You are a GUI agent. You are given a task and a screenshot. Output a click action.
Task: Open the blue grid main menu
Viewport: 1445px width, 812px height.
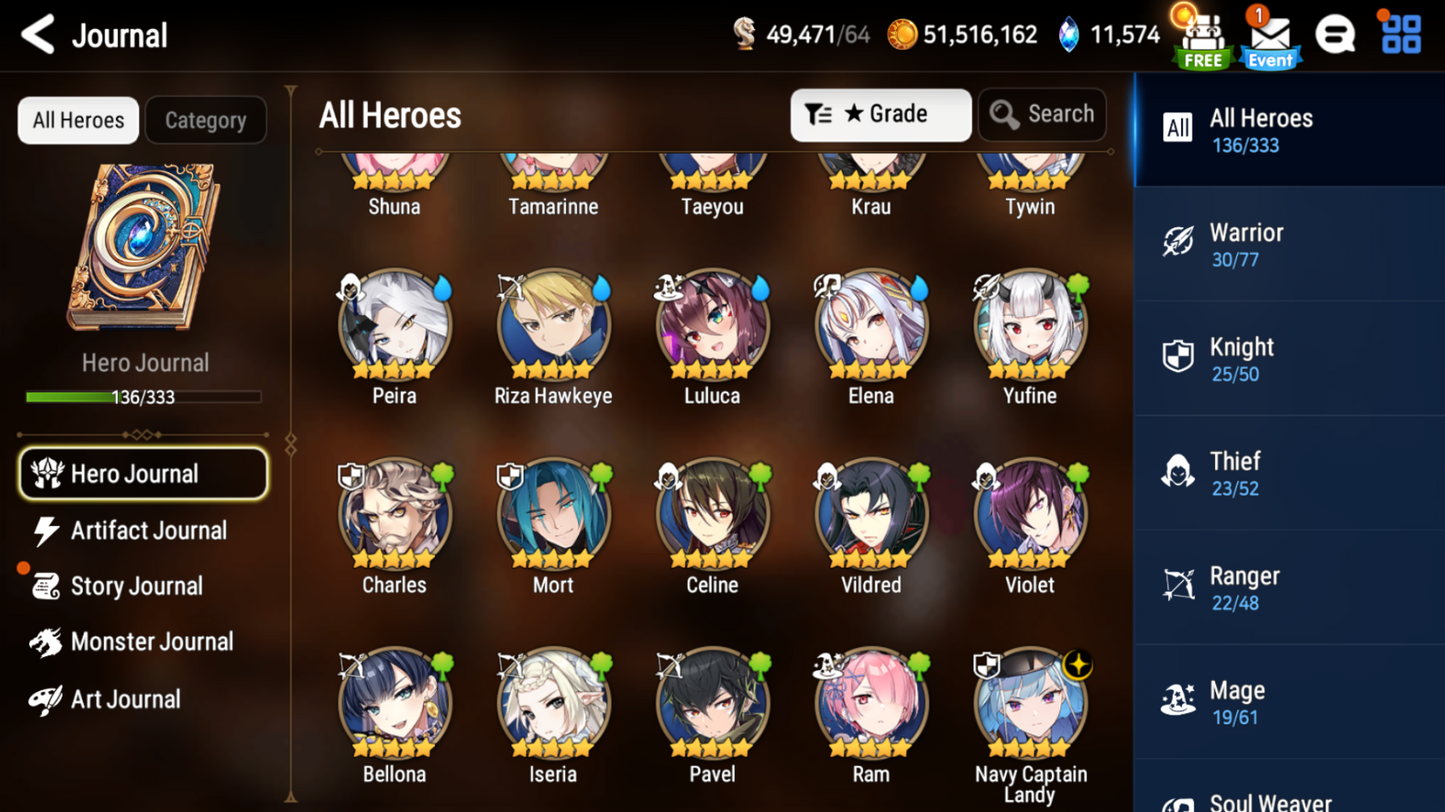tap(1400, 35)
